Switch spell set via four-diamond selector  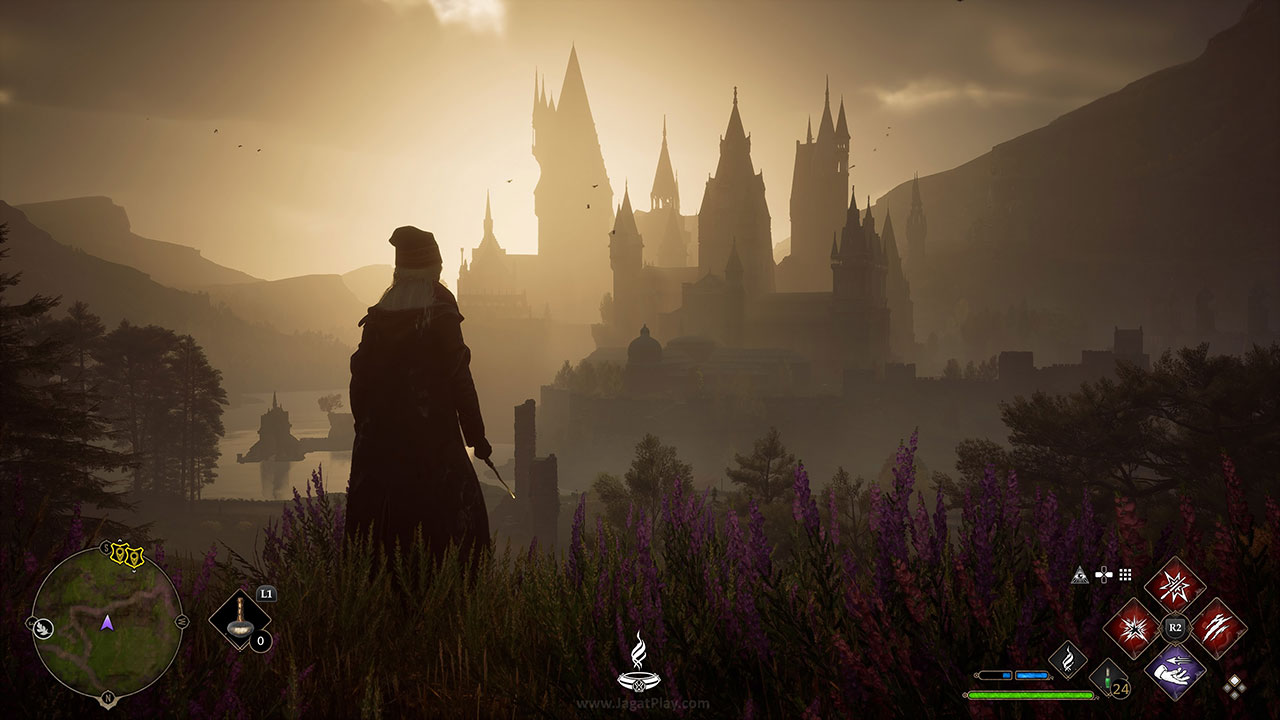click(x=1235, y=686)
